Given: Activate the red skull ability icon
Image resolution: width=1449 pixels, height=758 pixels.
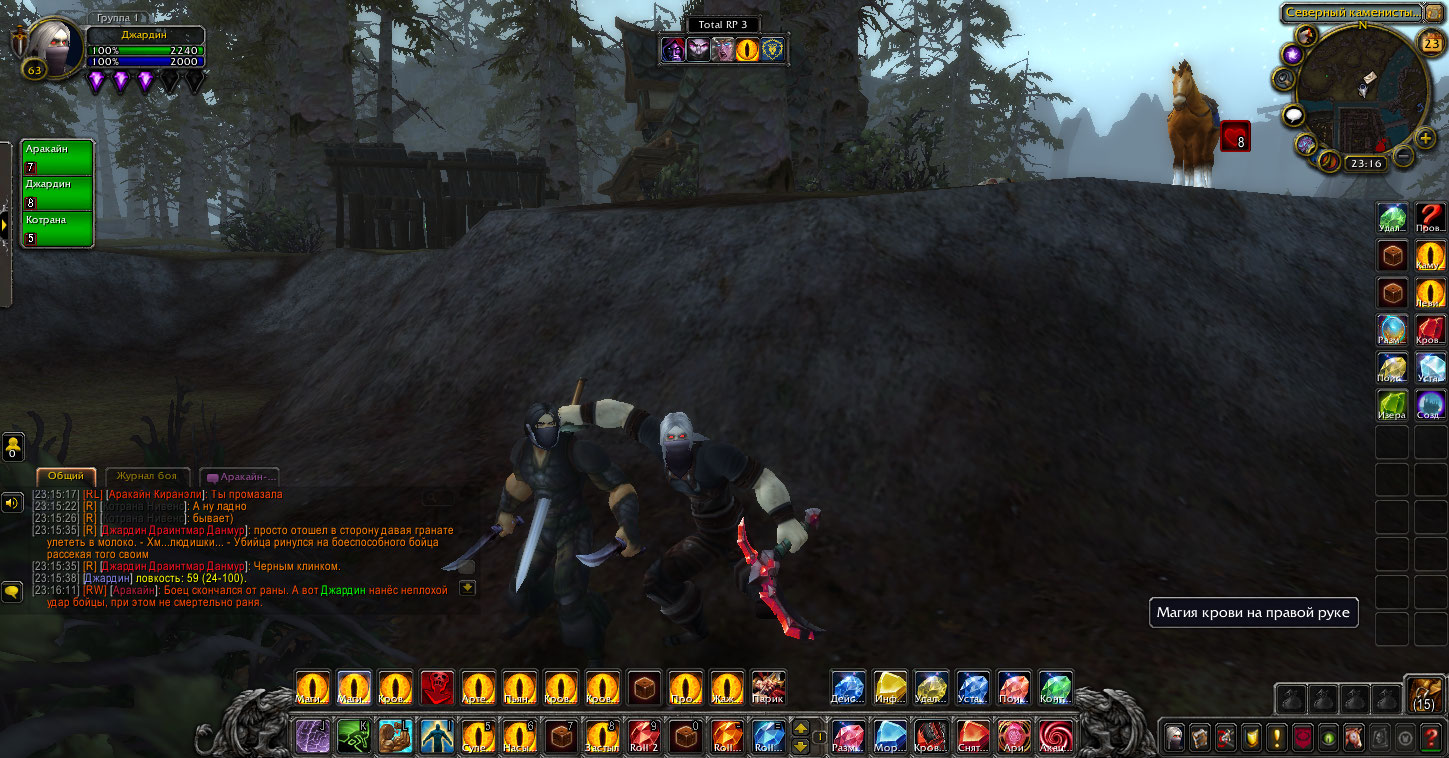Looking at the screenshot, I should pos(436,688).
